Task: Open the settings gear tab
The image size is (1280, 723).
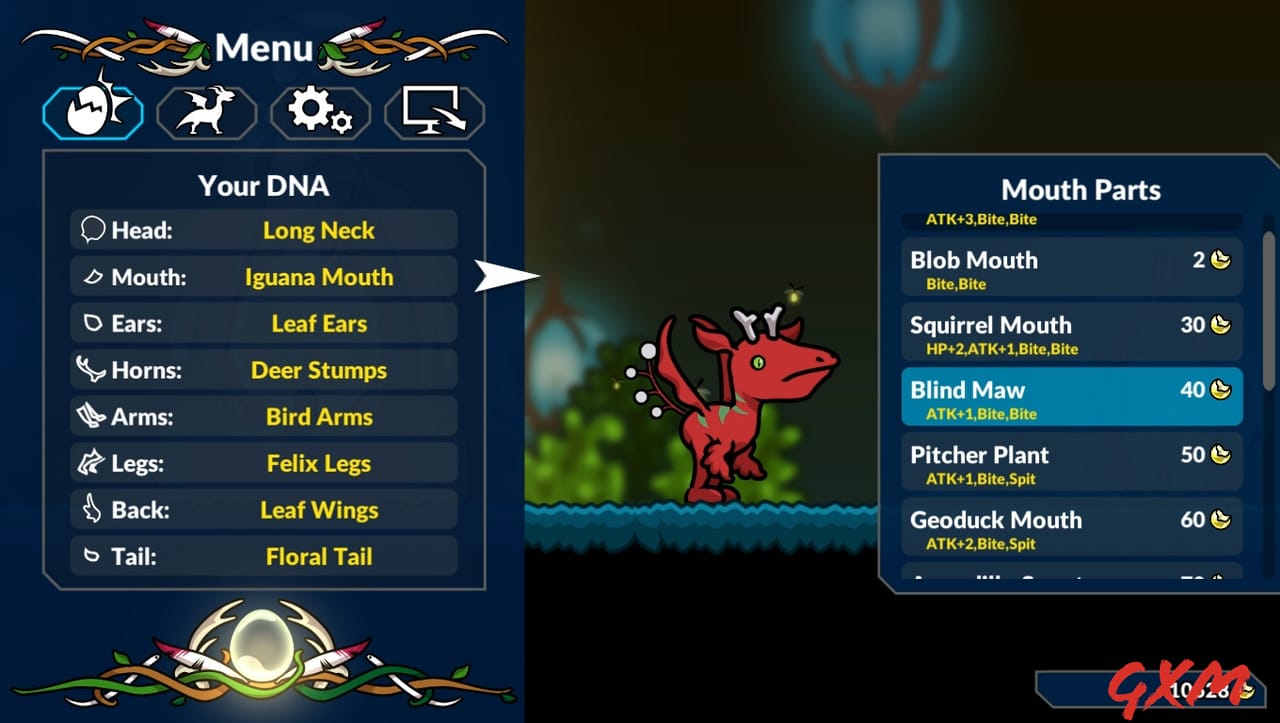Action: pyautogui.click(x=320, y=111)
